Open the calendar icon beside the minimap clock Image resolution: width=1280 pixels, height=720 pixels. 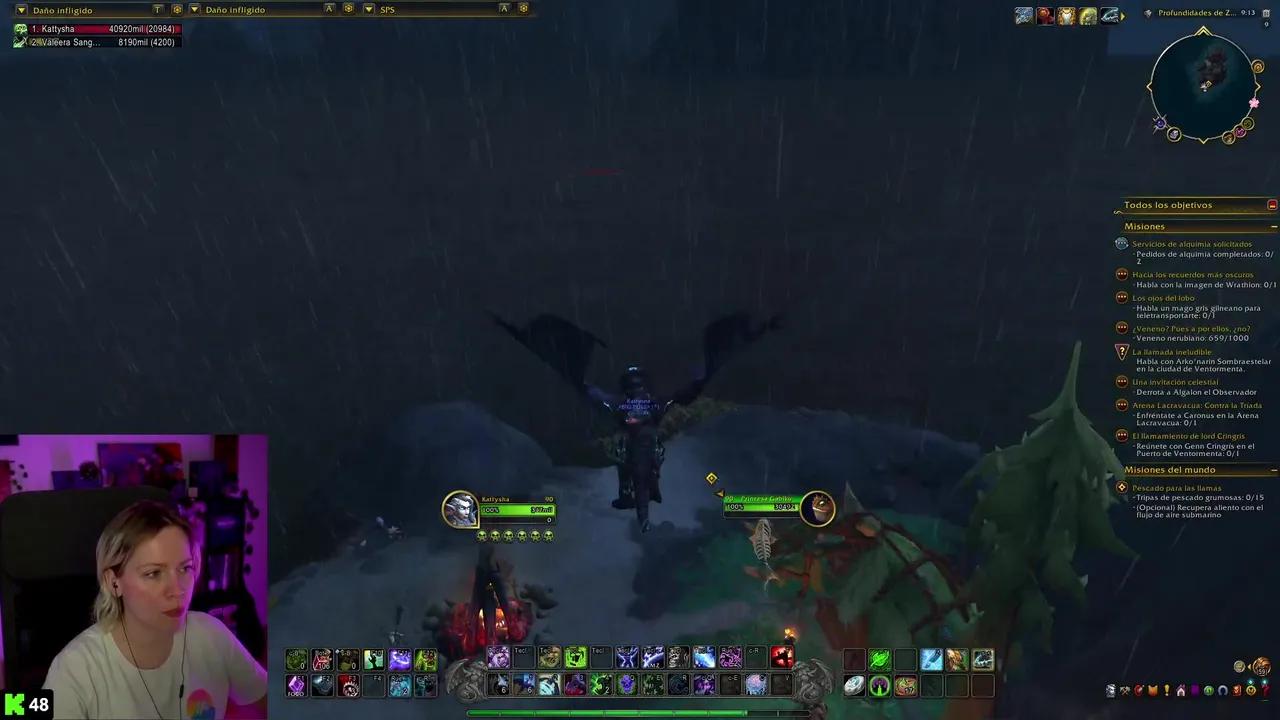[x=1266, y=14]
